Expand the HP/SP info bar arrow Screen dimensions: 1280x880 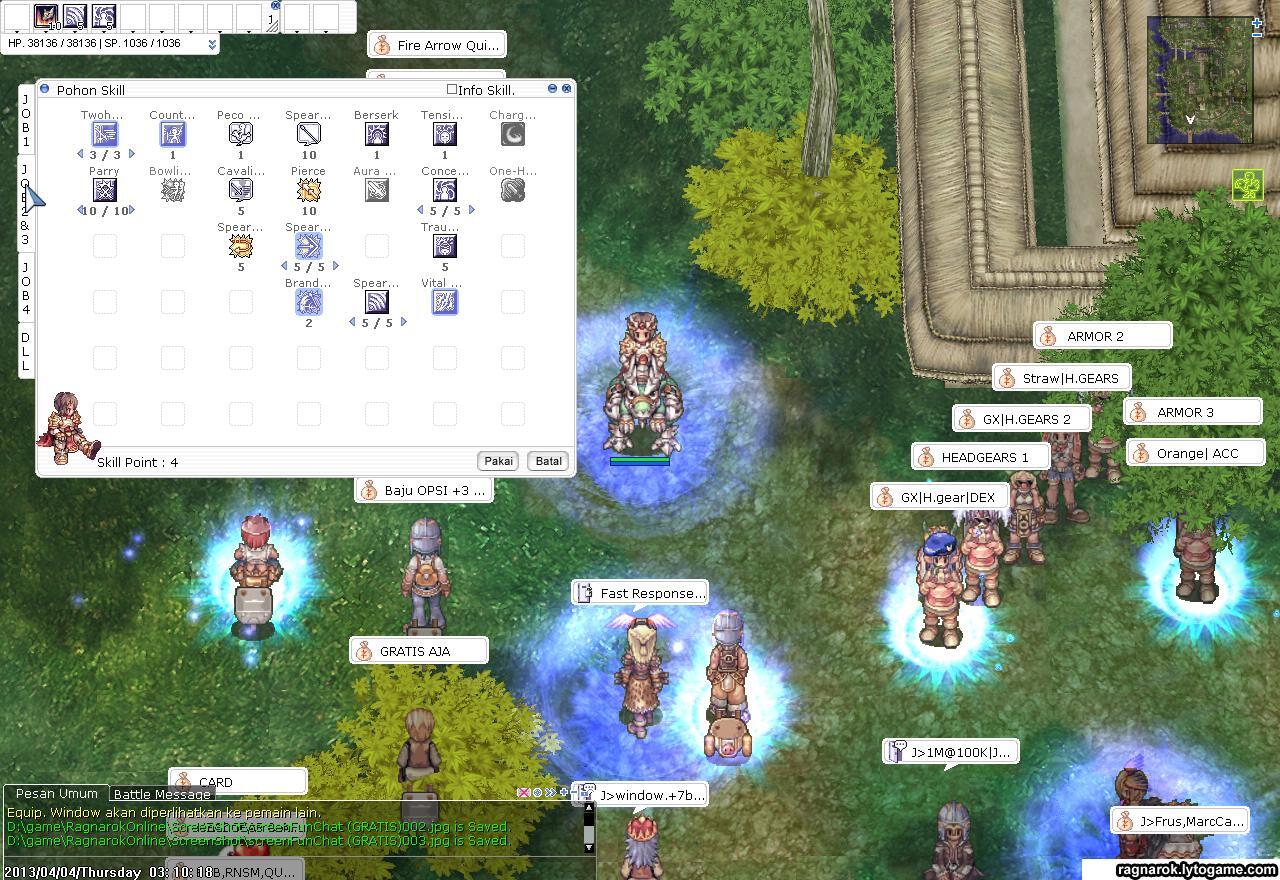212,45
